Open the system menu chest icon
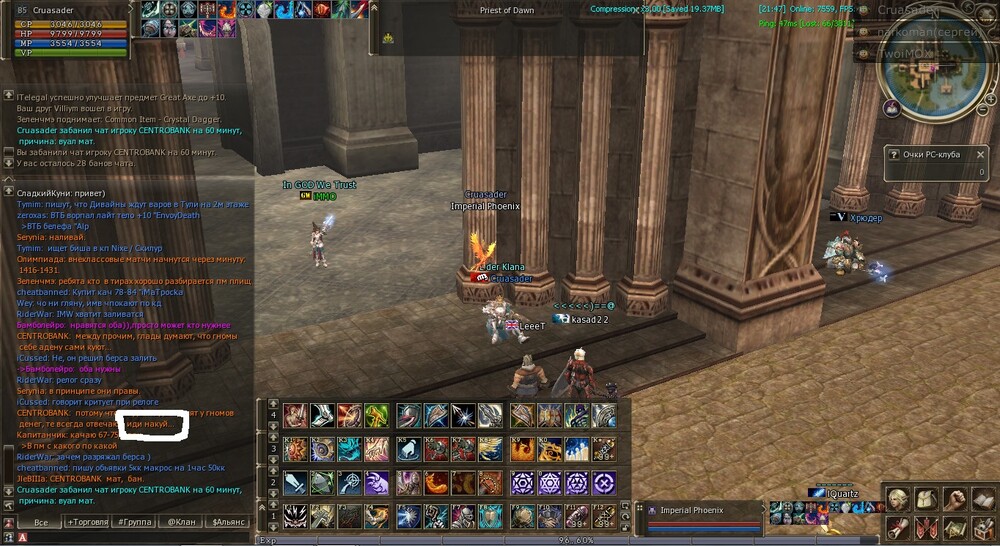The width and height of the screenshot is (1000, 546). pos(982,527)
